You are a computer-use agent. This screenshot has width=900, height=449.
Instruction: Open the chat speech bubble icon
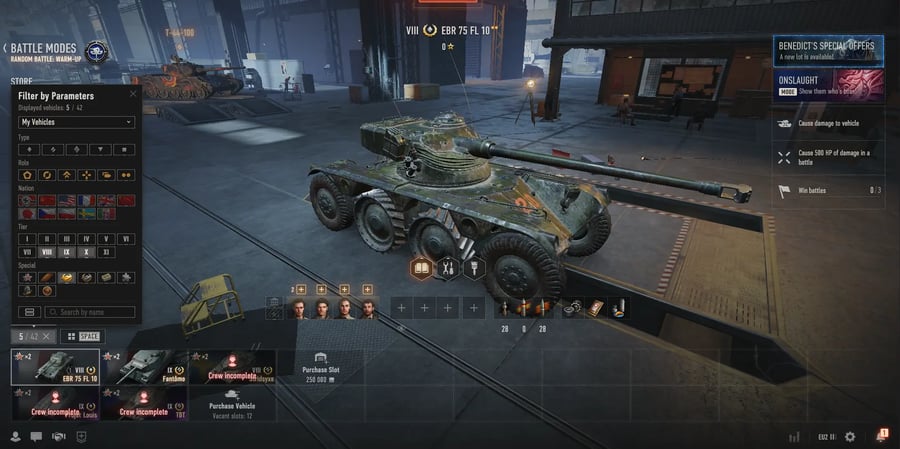[x=36, y=436]
